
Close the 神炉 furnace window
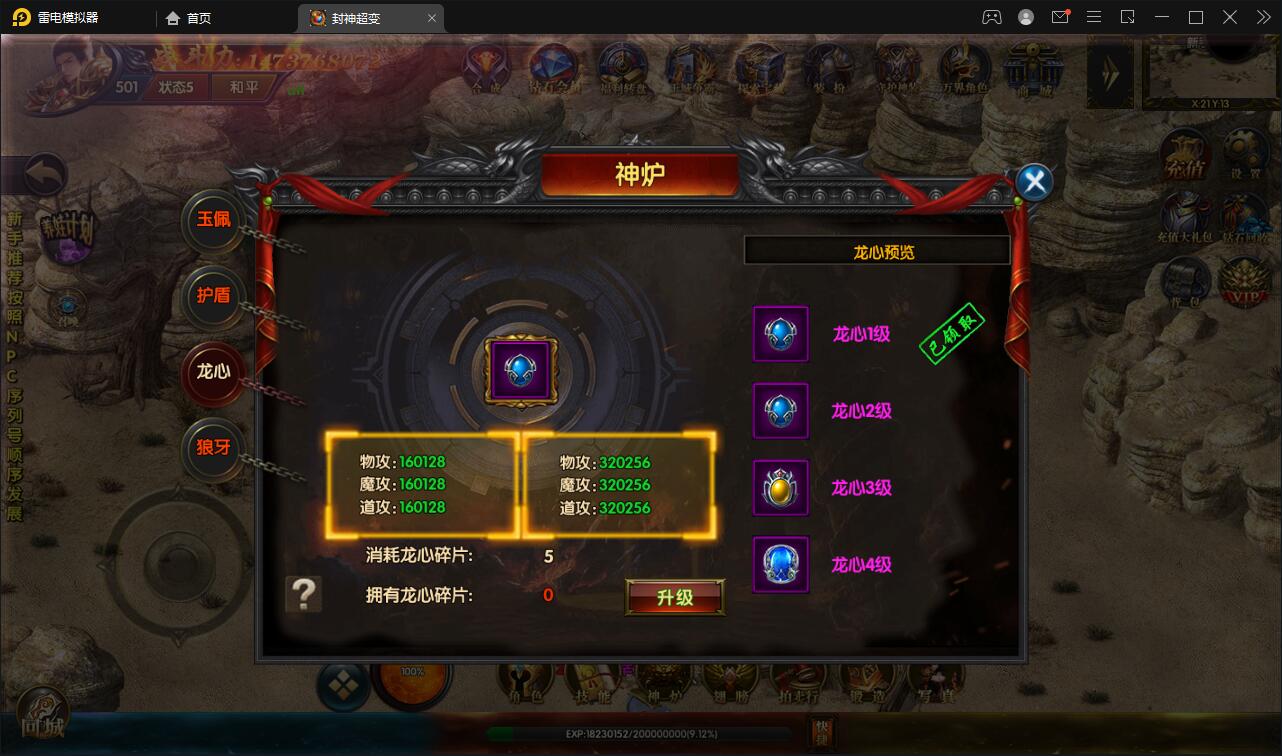(x=1035, y=182)
